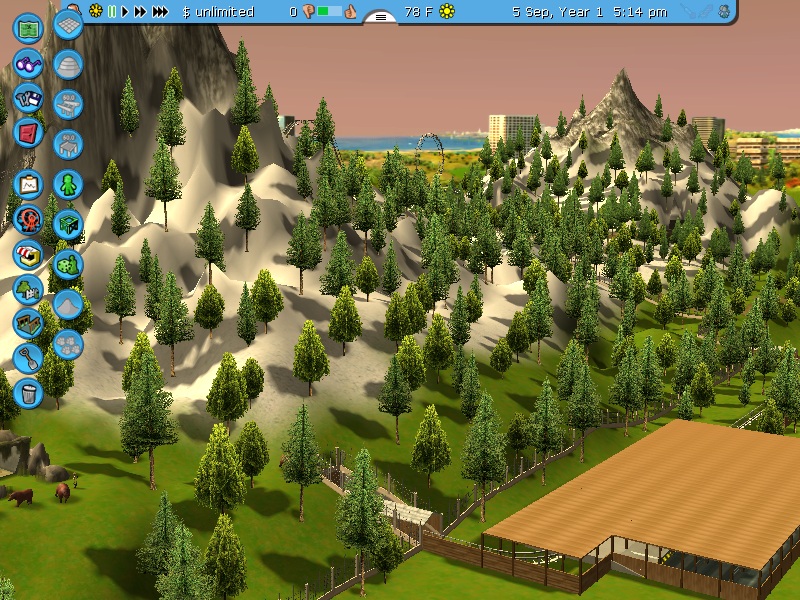This screenshot has height=600, width=800.
Task: Set game to double fast-forward speed
Action: 140,12
